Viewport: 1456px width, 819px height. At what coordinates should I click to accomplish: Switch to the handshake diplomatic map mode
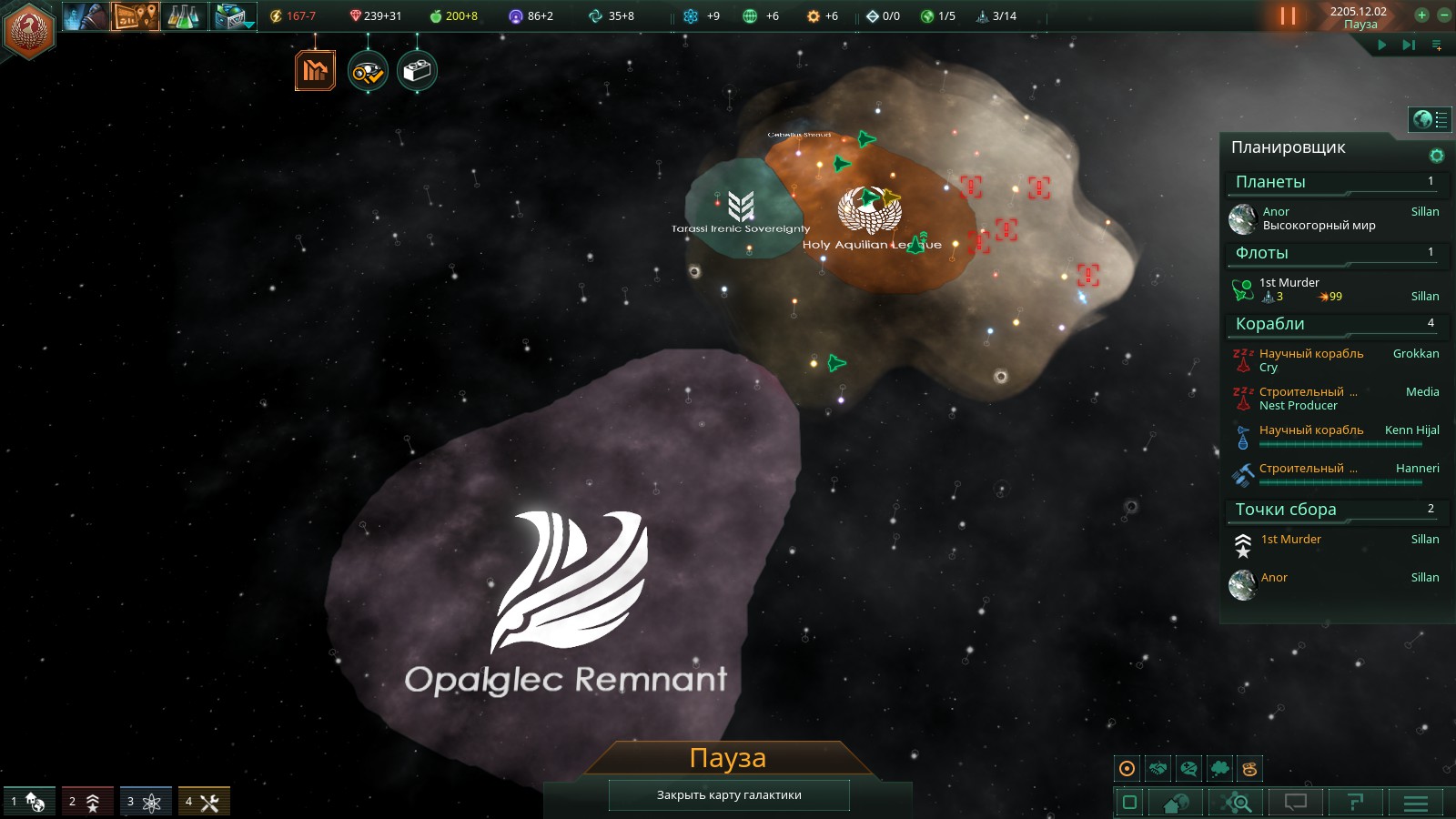(x=1158, y=769)
